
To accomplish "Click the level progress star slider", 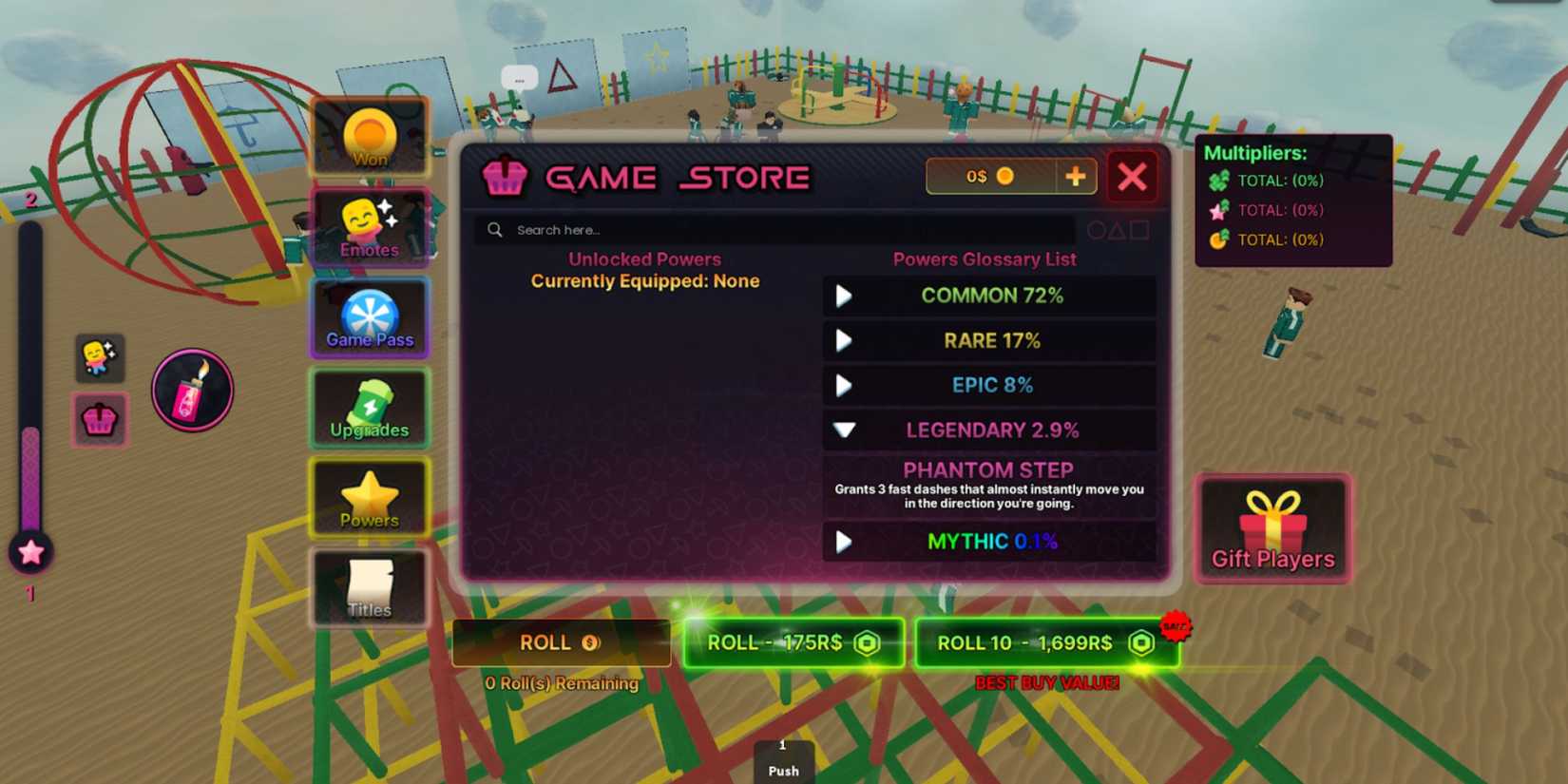I will coord(29,551).
